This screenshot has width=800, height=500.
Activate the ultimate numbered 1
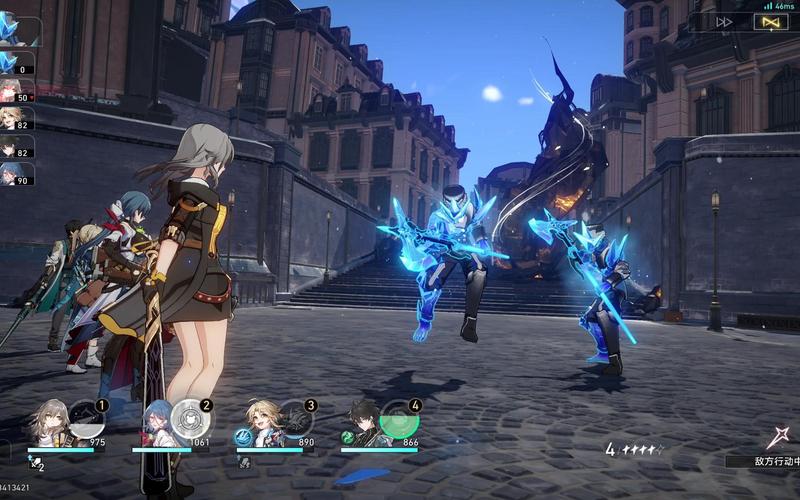(85, 420)
